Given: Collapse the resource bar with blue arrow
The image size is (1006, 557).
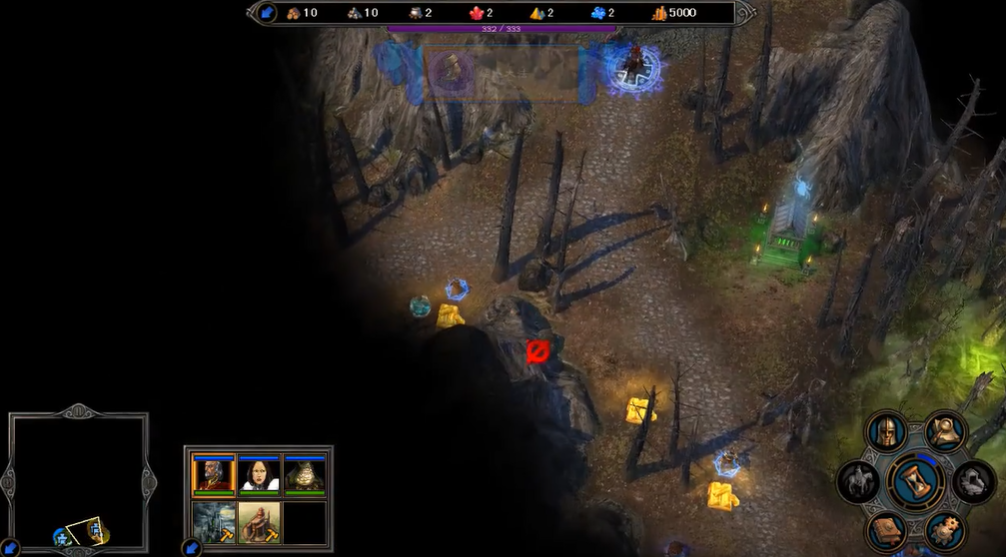Looking at the screenshot, I should 266,13.
